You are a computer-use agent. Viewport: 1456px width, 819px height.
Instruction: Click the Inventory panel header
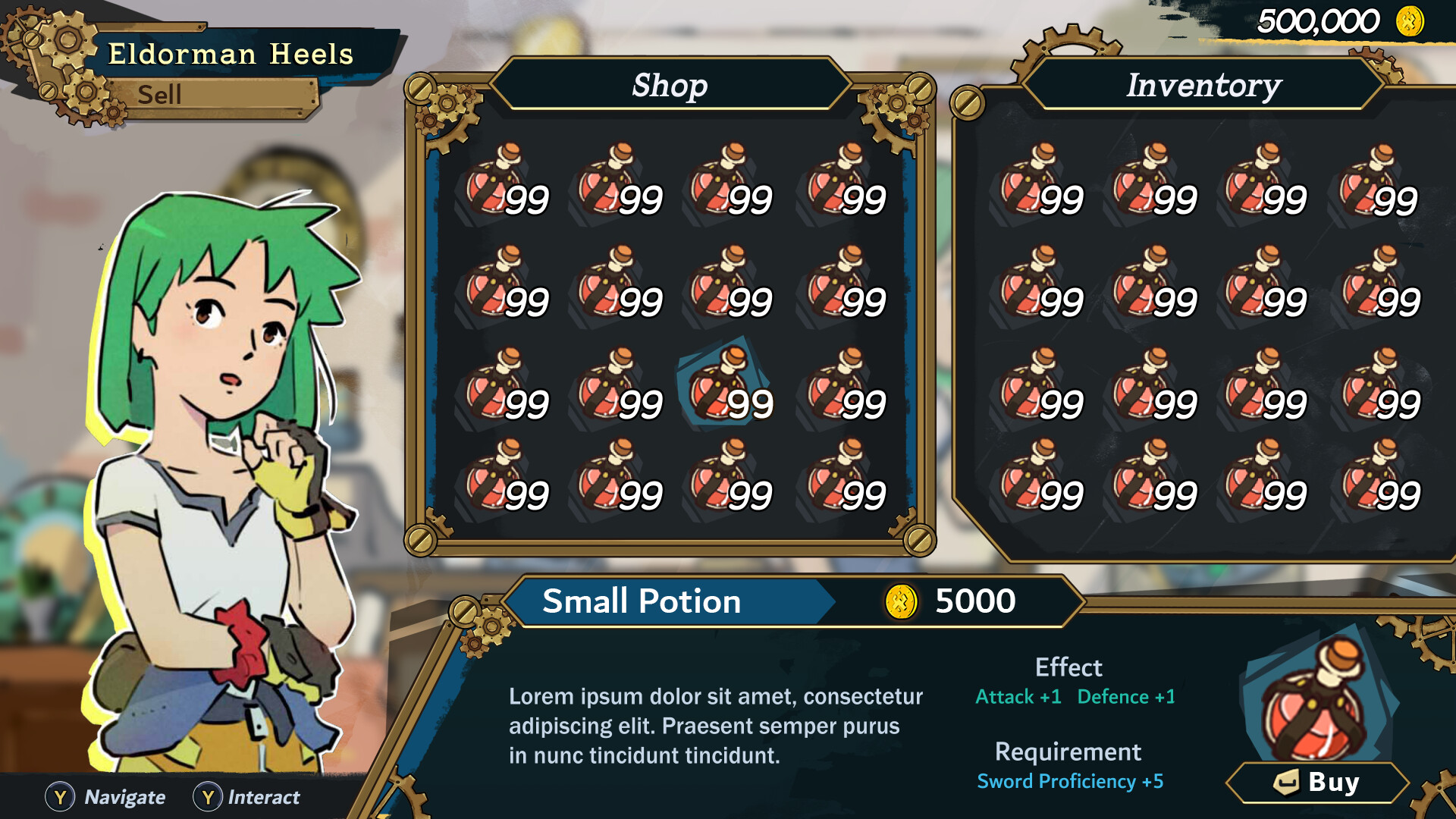[x=1203, y=85]
